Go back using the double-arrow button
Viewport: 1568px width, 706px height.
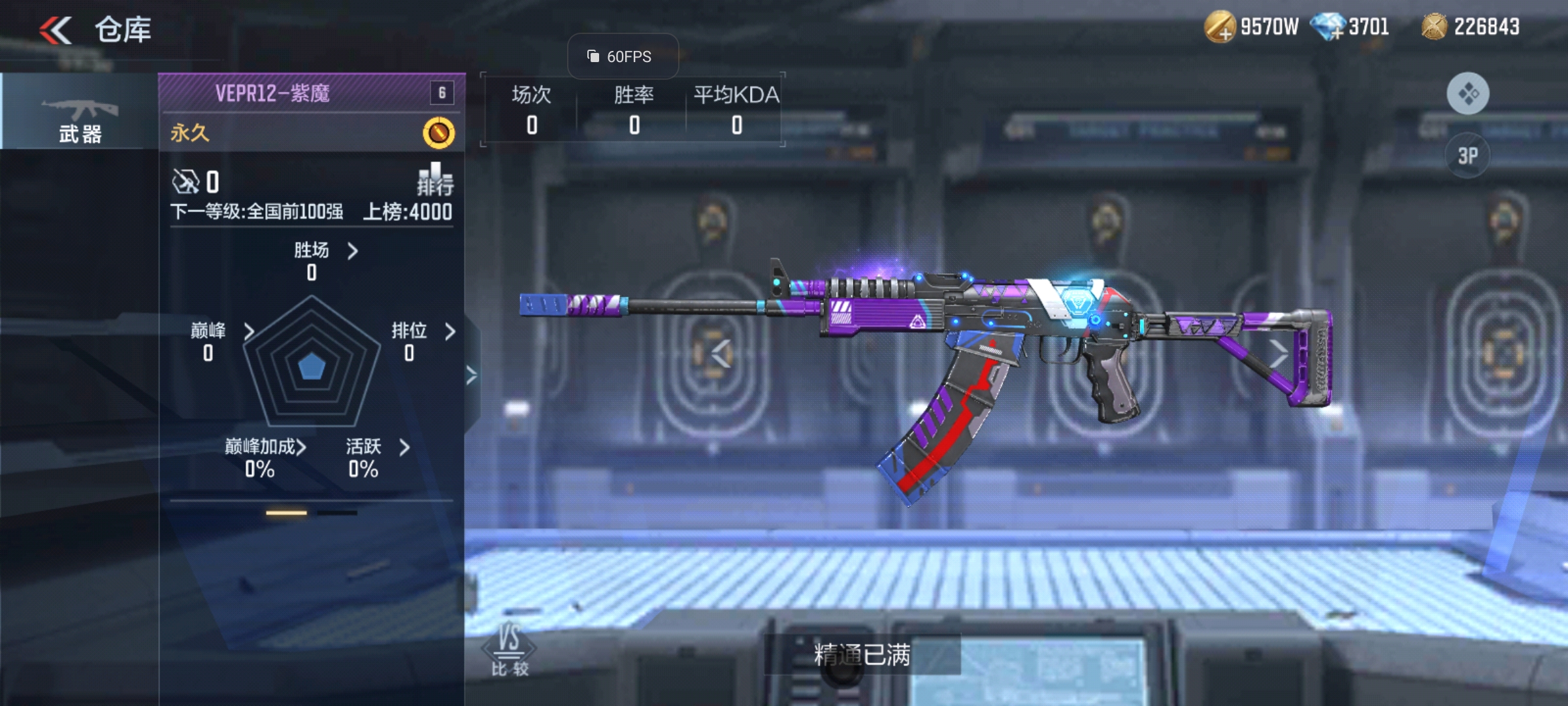coord(56,30)
